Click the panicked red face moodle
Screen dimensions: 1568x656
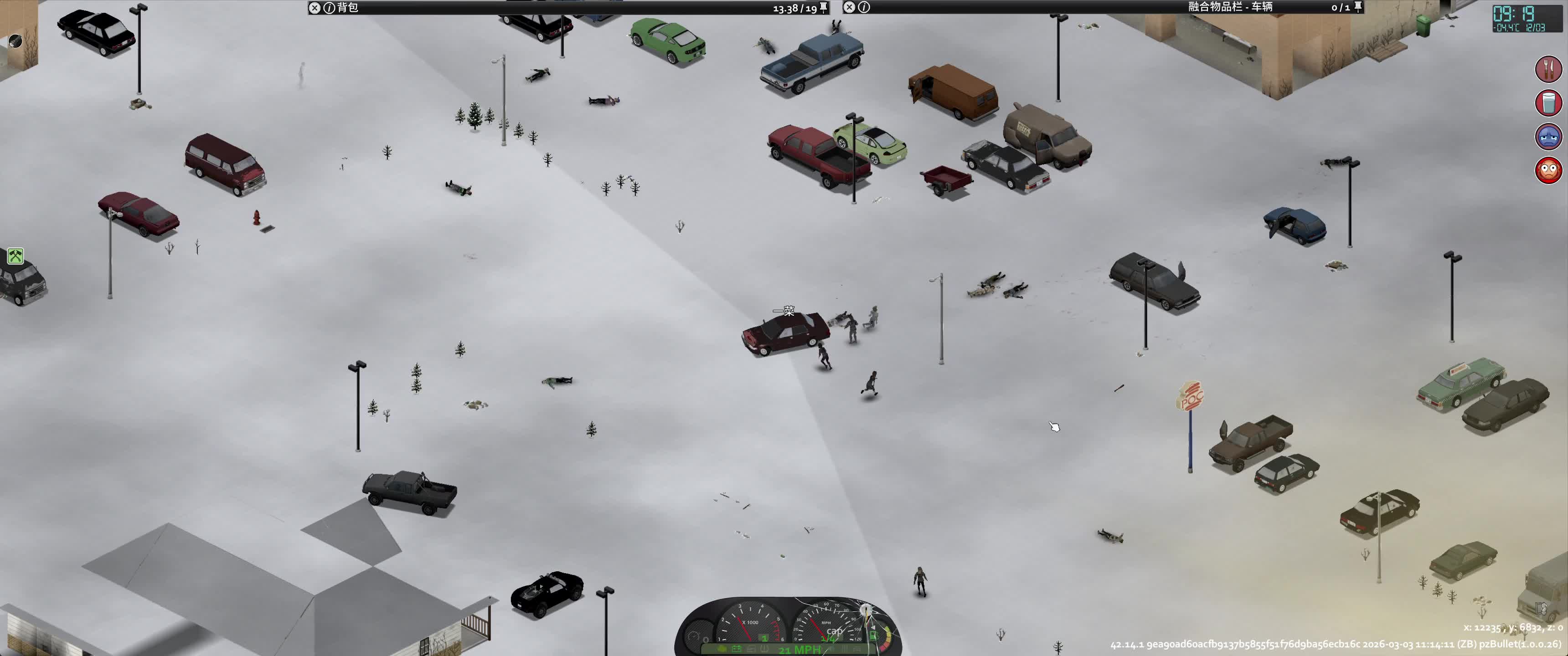coord(1548,170)
